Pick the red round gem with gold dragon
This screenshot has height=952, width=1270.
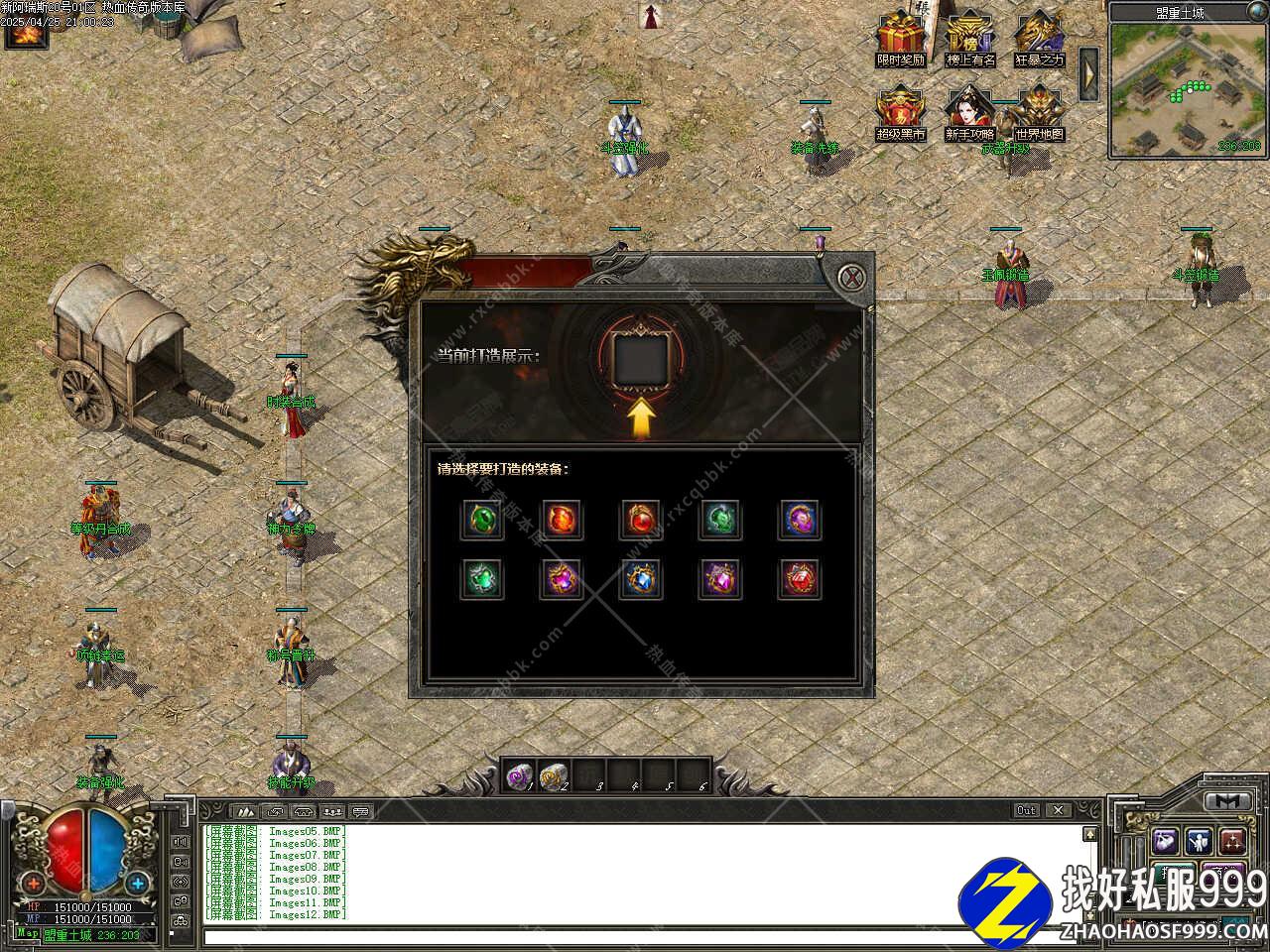point(641,519)
